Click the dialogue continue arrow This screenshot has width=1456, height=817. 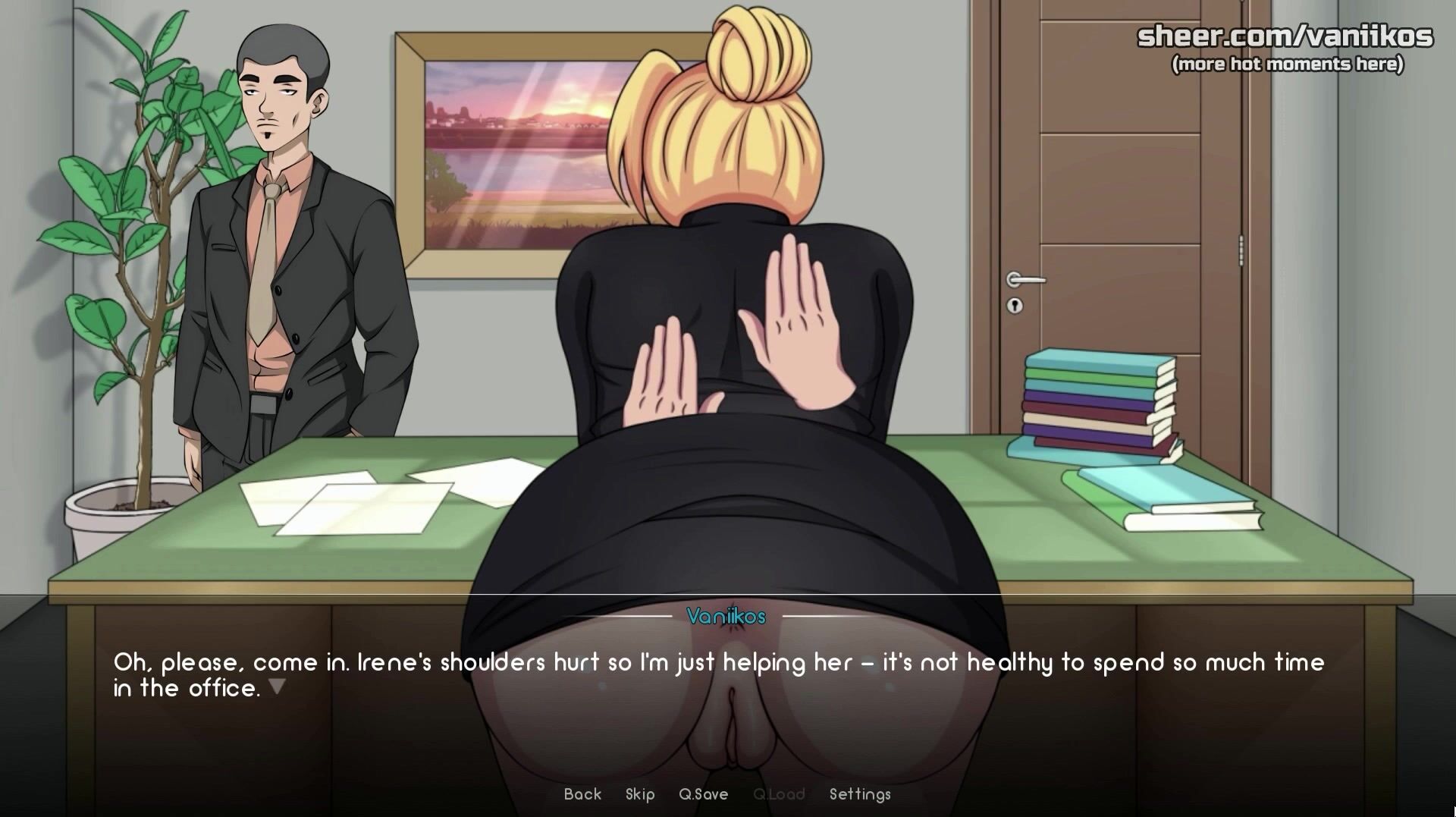tap(278, 687)
